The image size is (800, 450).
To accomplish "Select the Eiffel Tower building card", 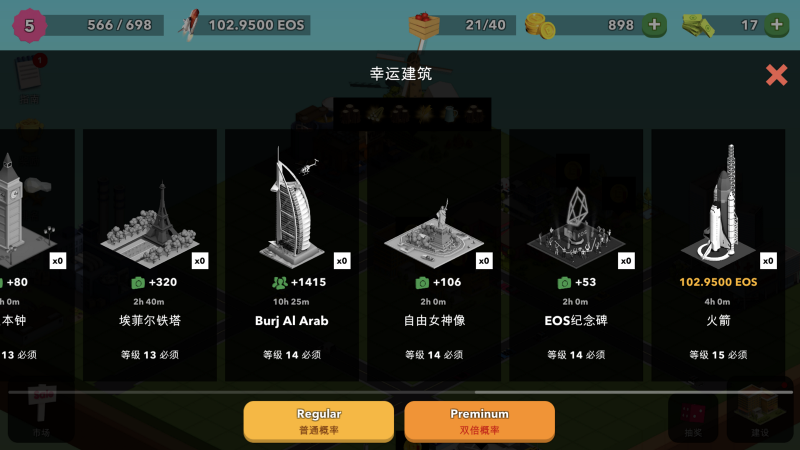I will (x=149, y=254).
